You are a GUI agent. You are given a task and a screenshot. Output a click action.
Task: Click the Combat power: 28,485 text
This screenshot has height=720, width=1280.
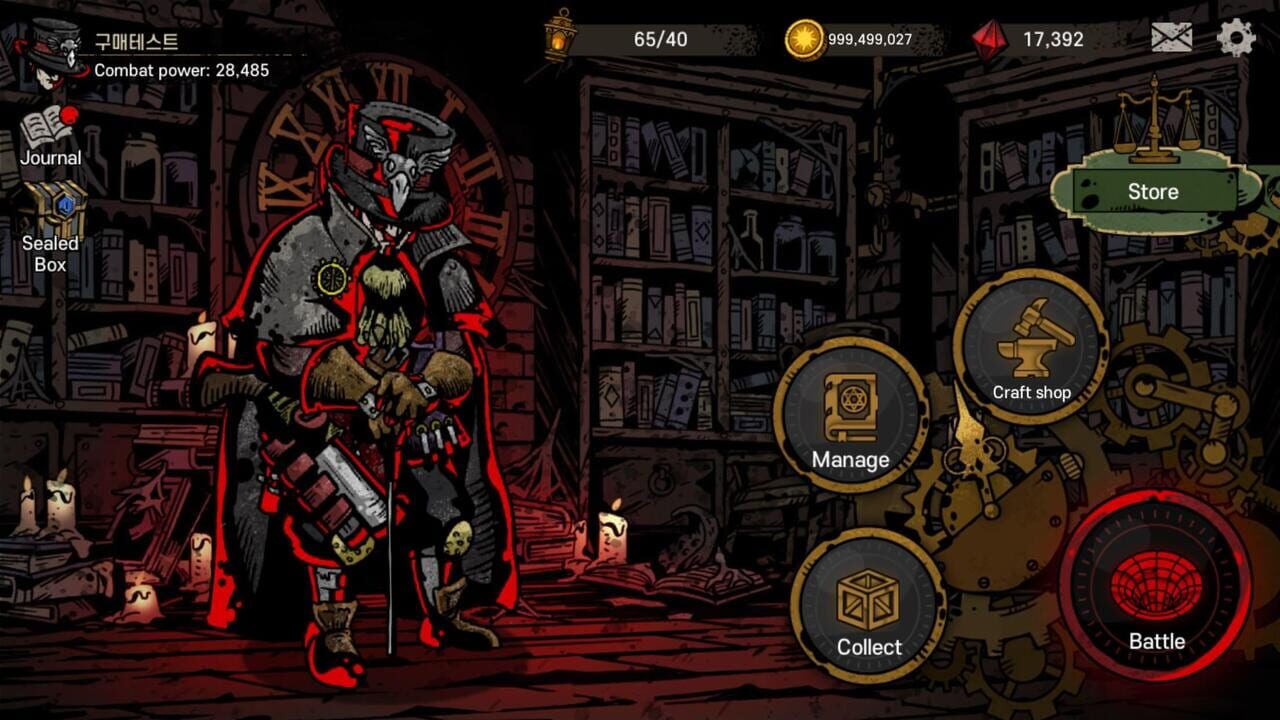[182, 69]
